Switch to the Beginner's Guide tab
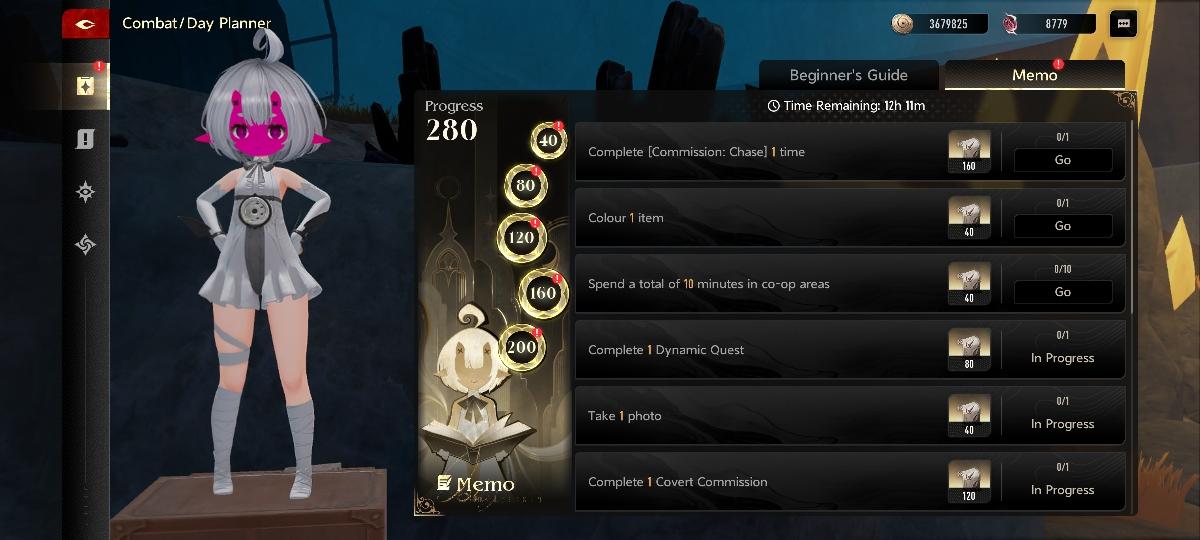Image resolution: width=1200 pixels, height=540 pixels. pos(848,75)
